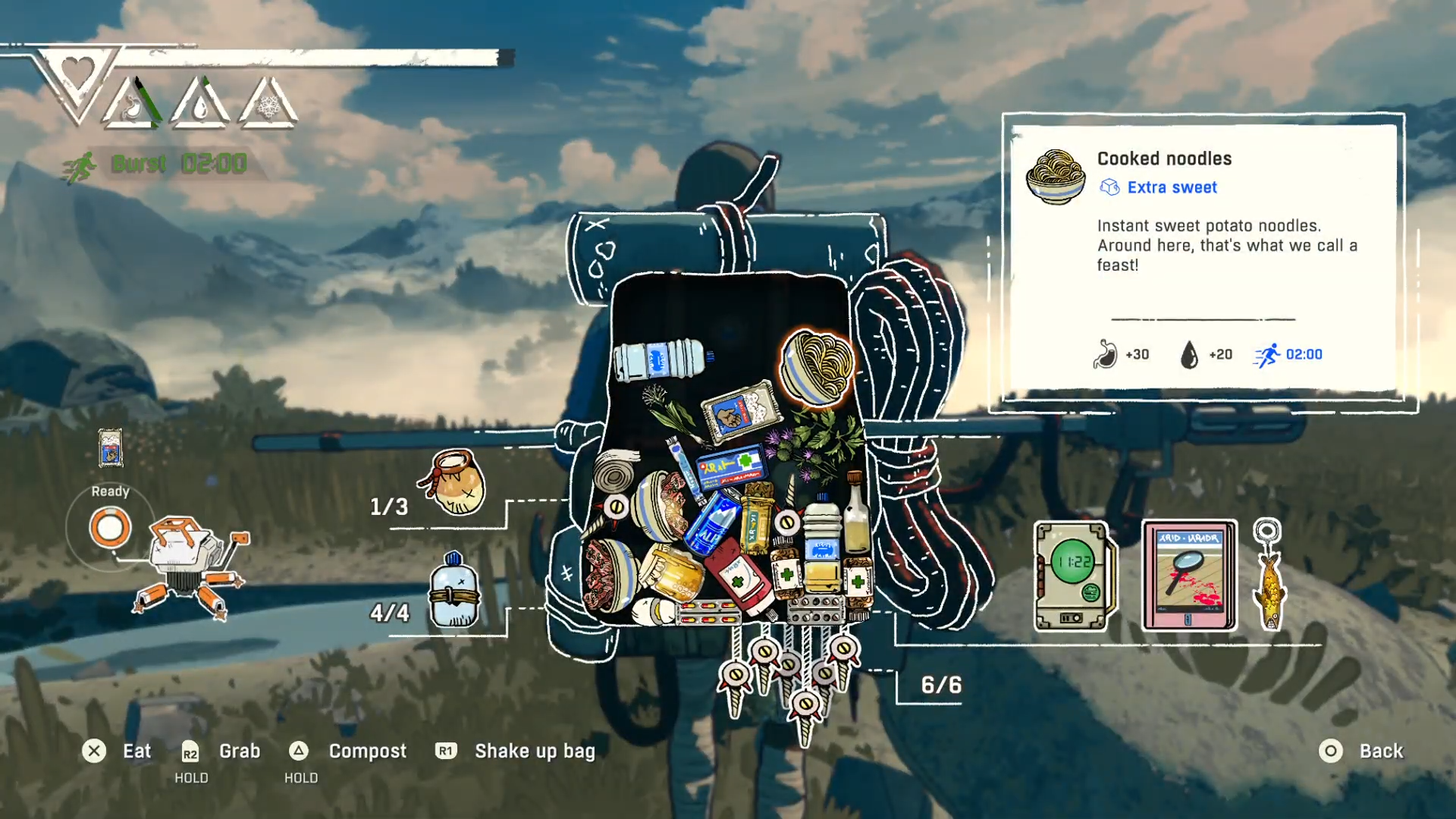The height and width of the screenshot is (819, 1456).
Task: Open the digital clock device showing 11:22
Action: pyautogui.click(x=1073, y=575)
